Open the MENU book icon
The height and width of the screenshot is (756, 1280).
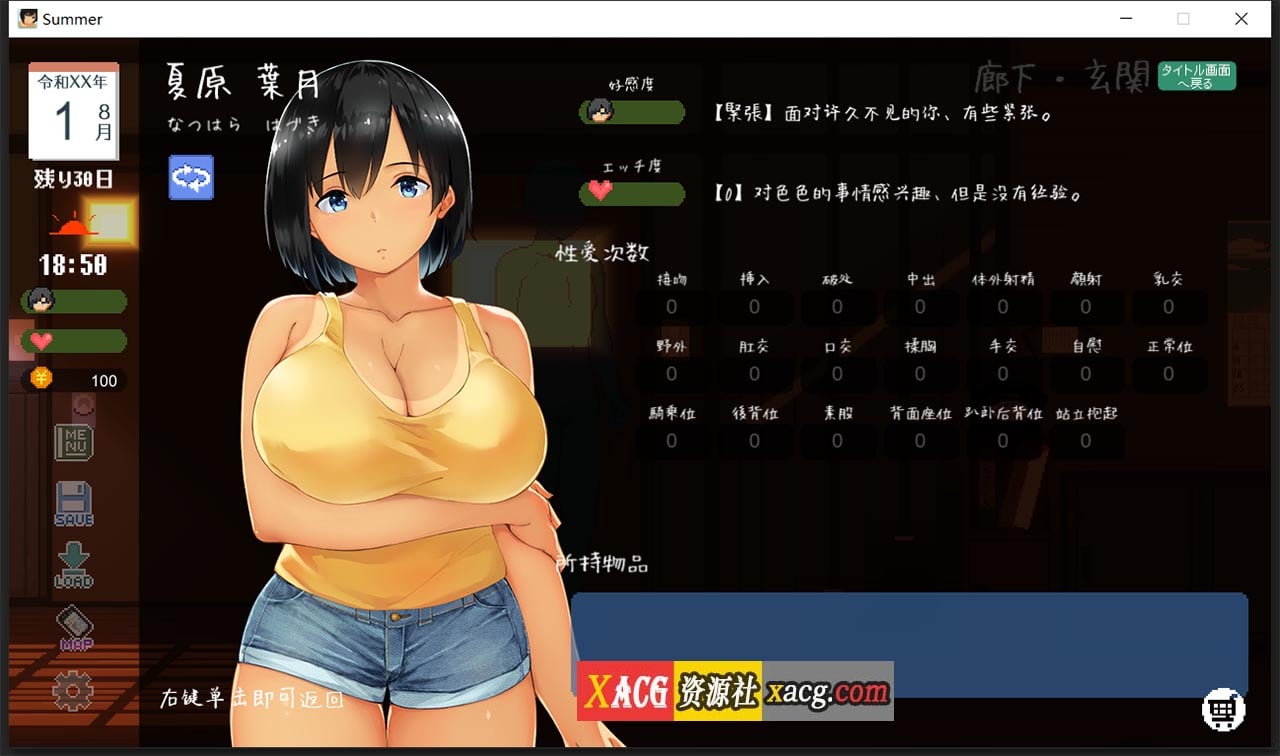[75, 441]
